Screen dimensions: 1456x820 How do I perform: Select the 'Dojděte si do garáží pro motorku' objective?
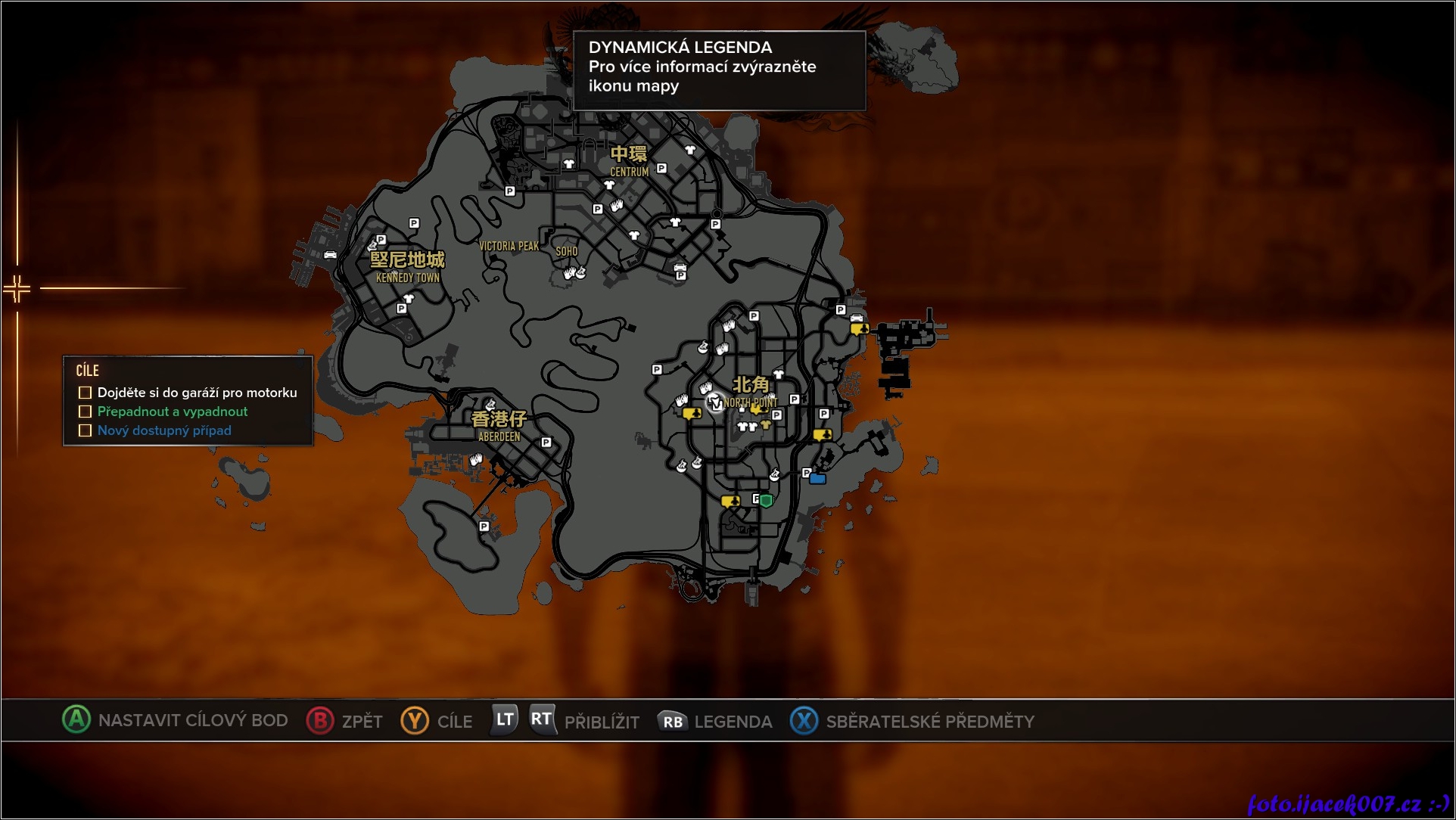[x=197, y=393]
